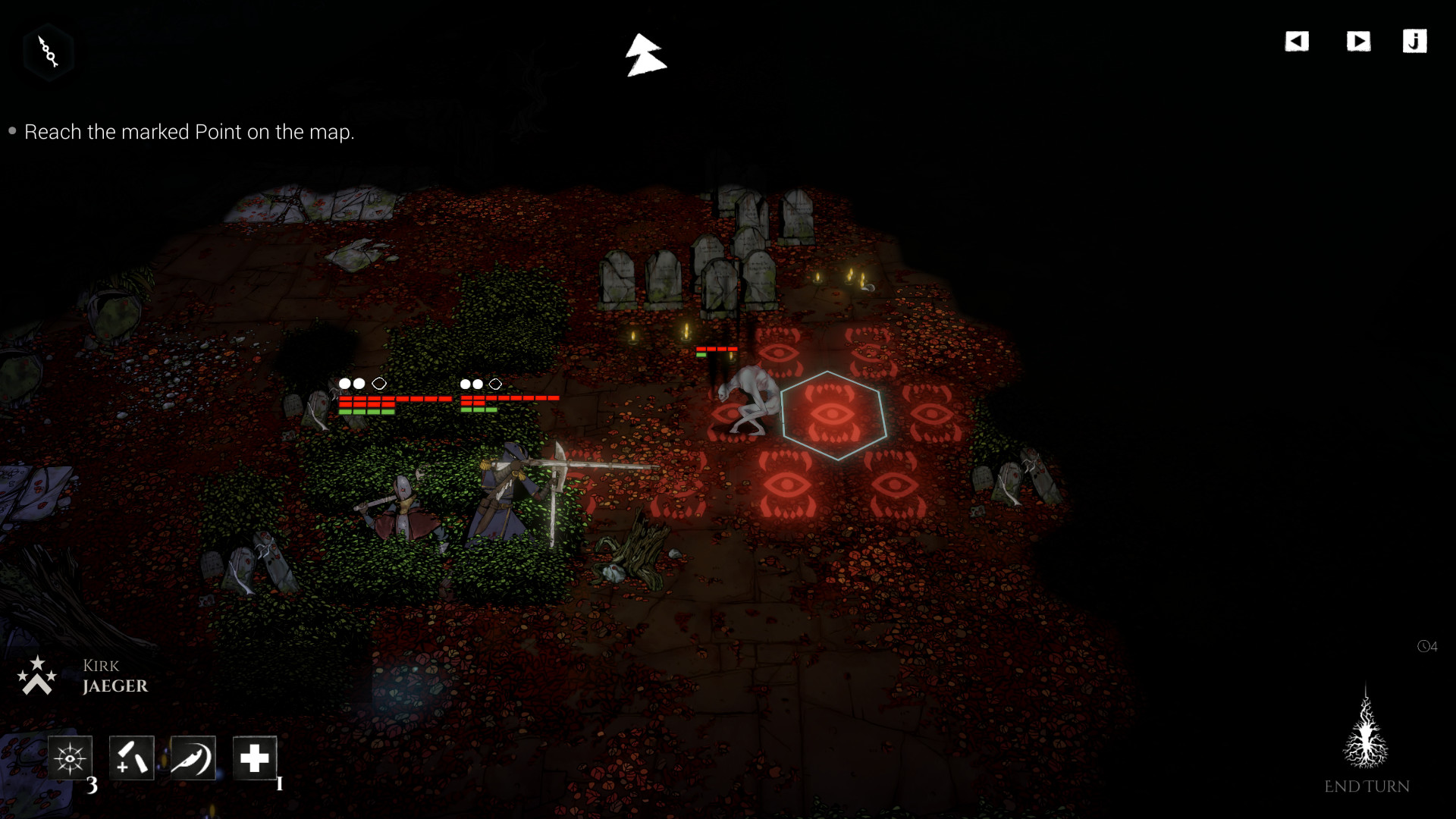1456x819 pixels.
Task: Activate the knife ability next to the eye skill
Action: pyautogui.click(x=130, y=758)
